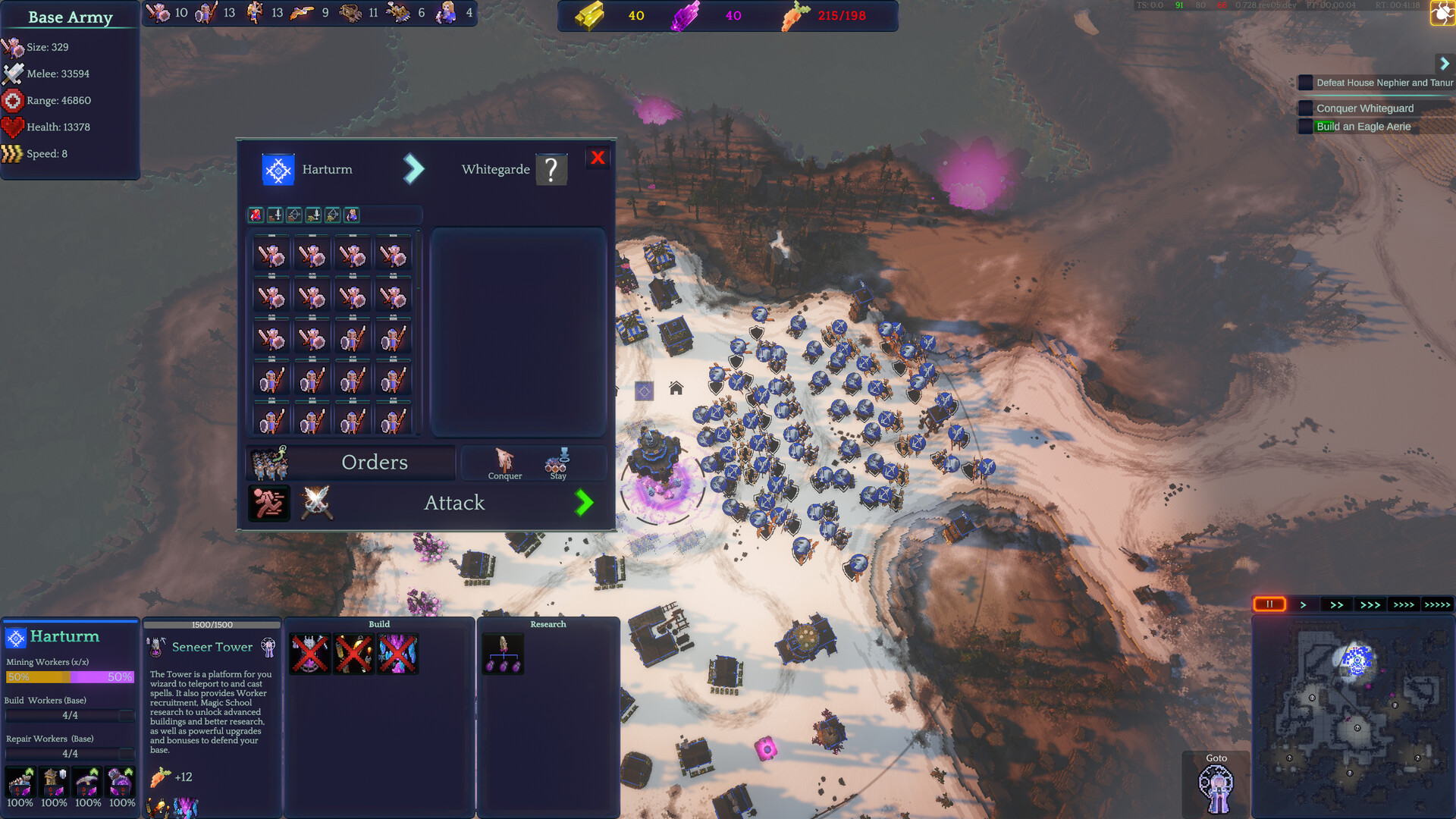Open the Research tree icon panel
Viewport: 1456px width, 819px height.
[x=503, y=653]
